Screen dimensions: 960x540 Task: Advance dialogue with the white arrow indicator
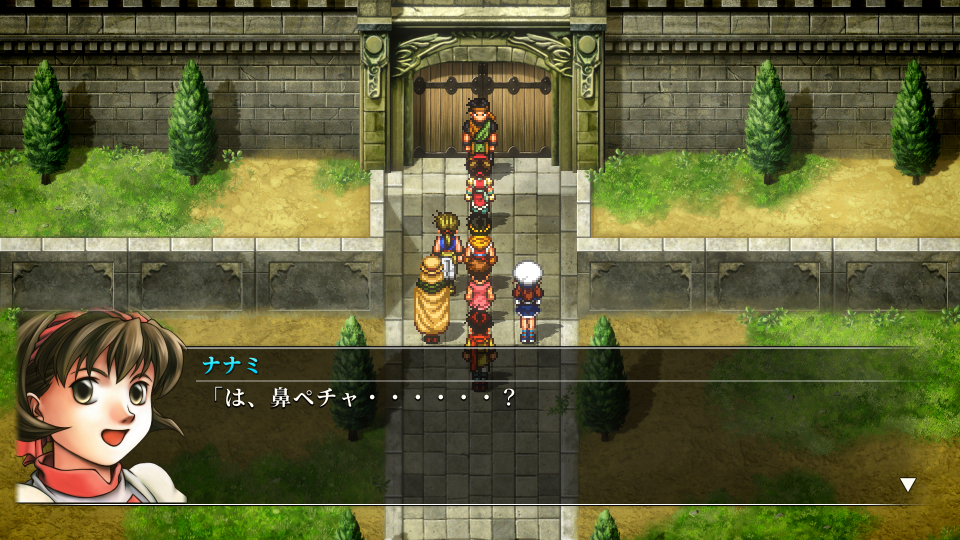[x=907, y=484]
